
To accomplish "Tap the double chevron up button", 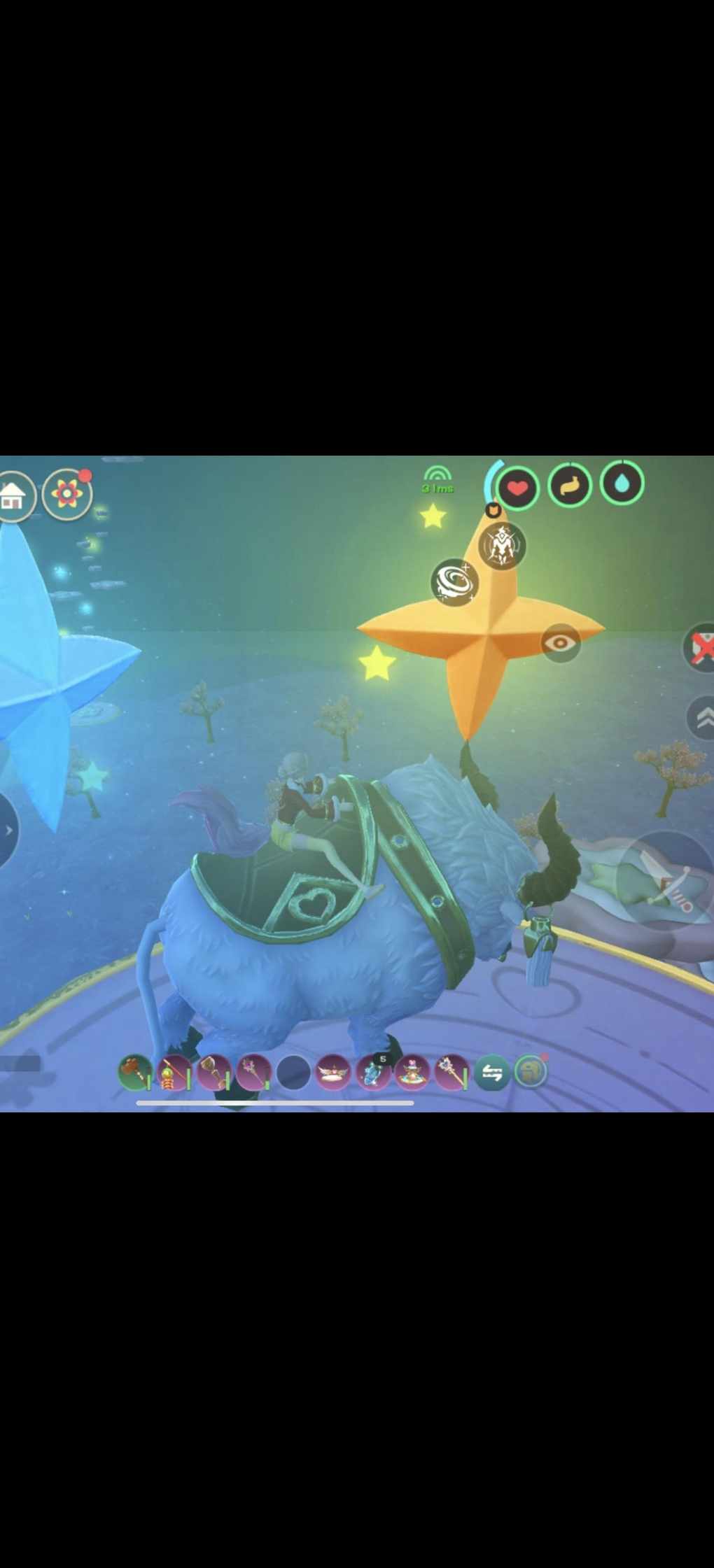I will [703, 718].
